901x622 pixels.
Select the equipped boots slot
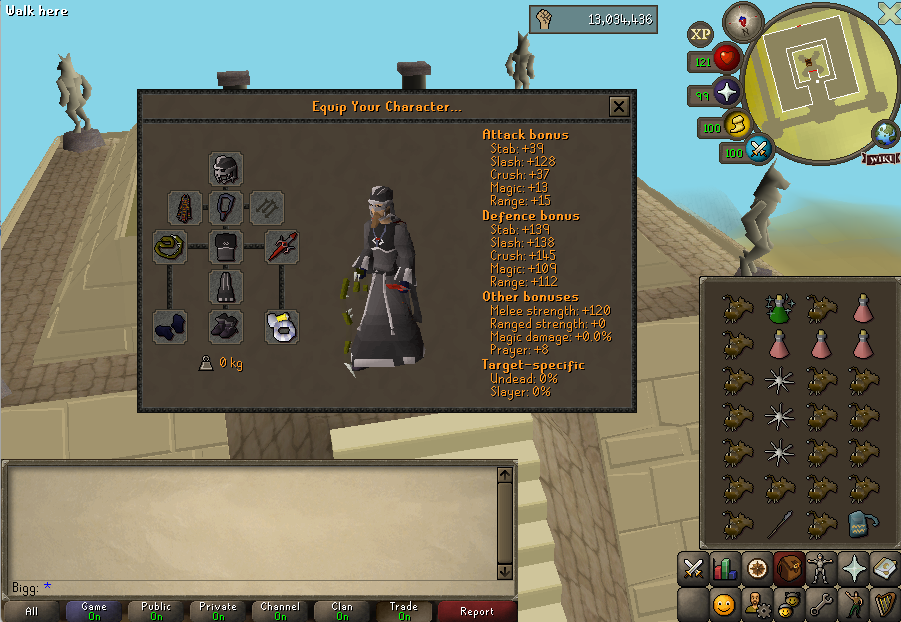click(x=226, y=326)
